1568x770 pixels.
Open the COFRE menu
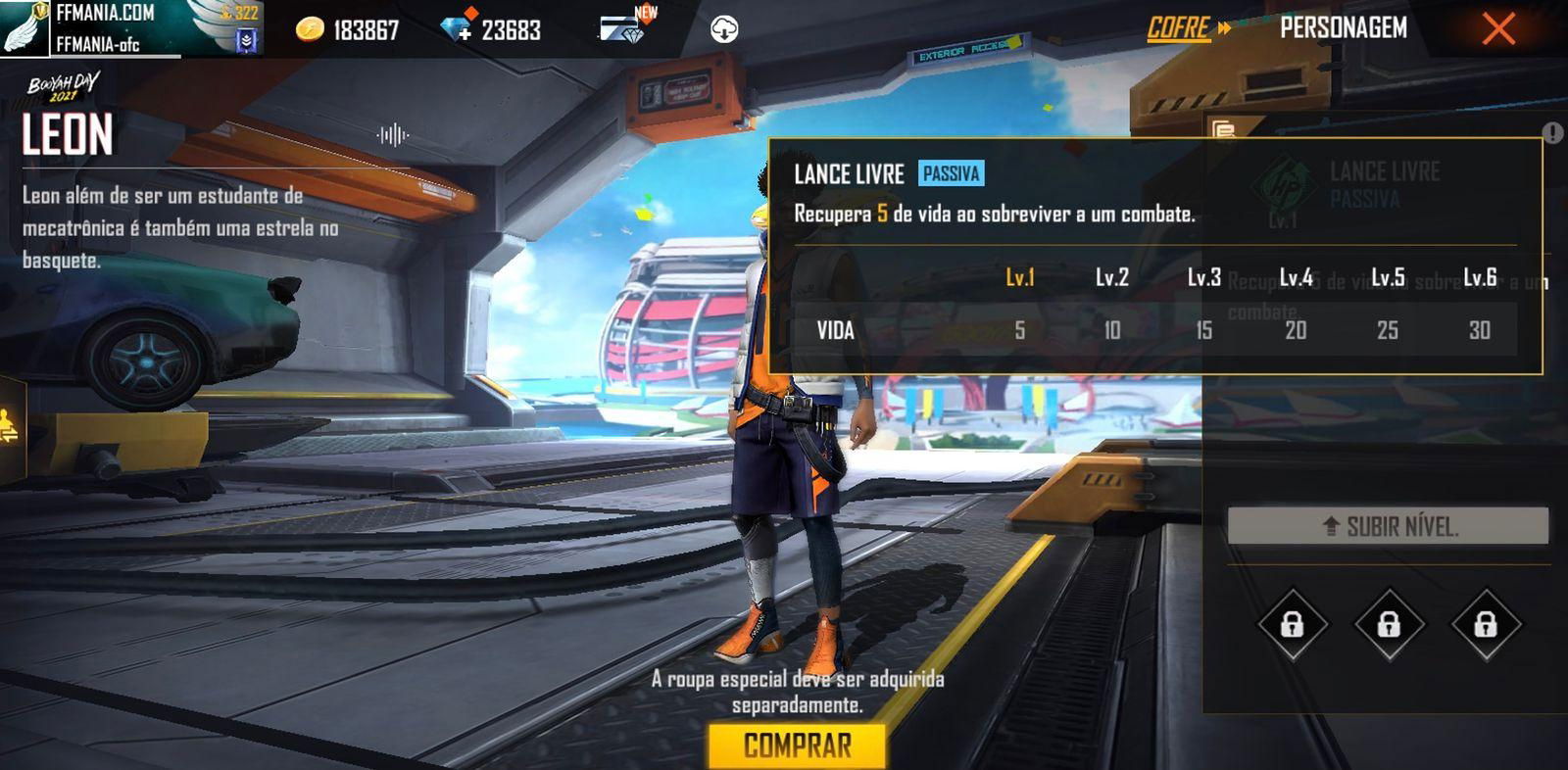point(1179,28)
